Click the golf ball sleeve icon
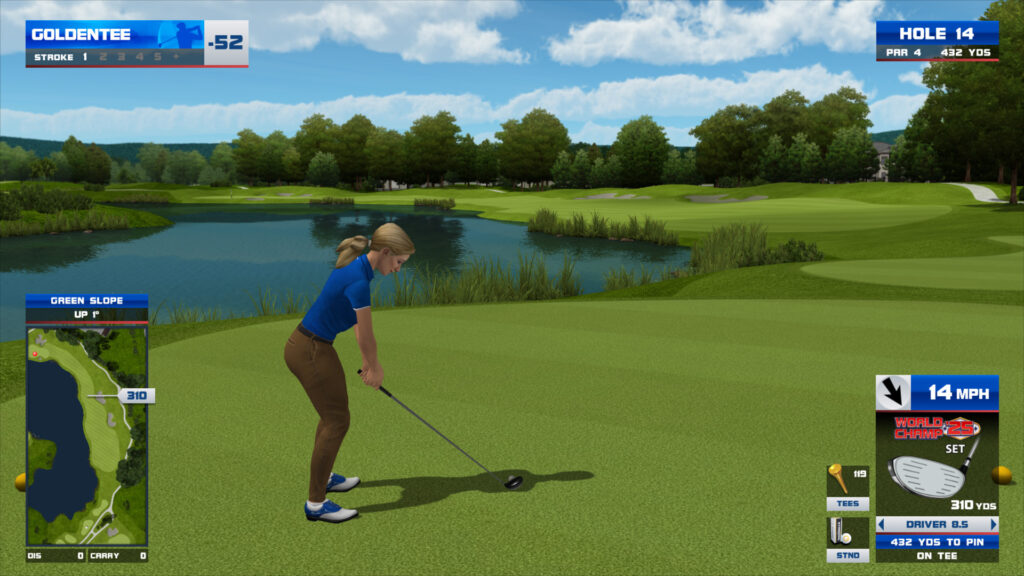The width and height of the screenshot is (1024, 576). pyautogui.click(x=840, y=531)
